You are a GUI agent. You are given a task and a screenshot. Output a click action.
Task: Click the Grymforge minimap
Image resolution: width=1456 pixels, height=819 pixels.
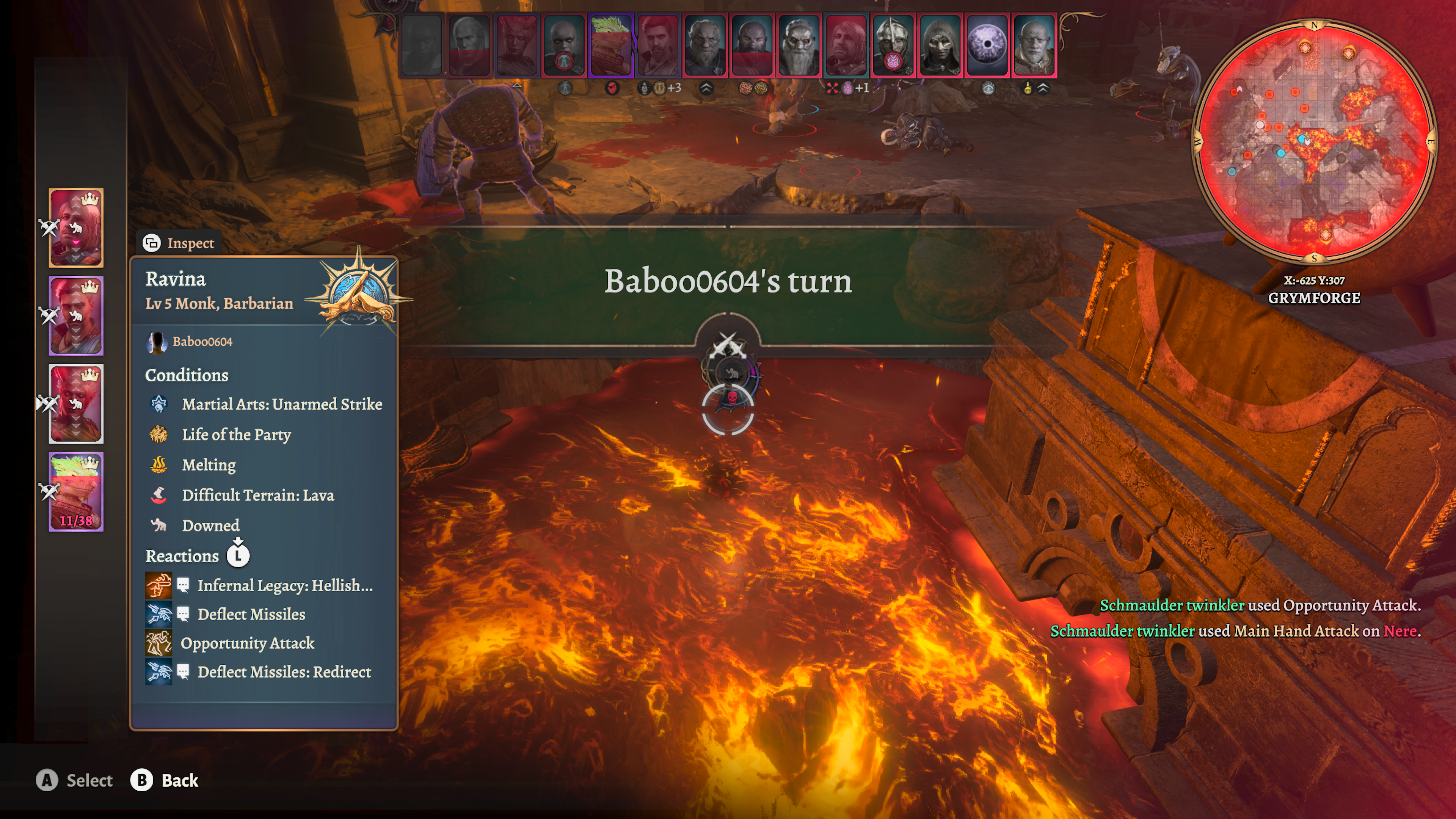1313,141
